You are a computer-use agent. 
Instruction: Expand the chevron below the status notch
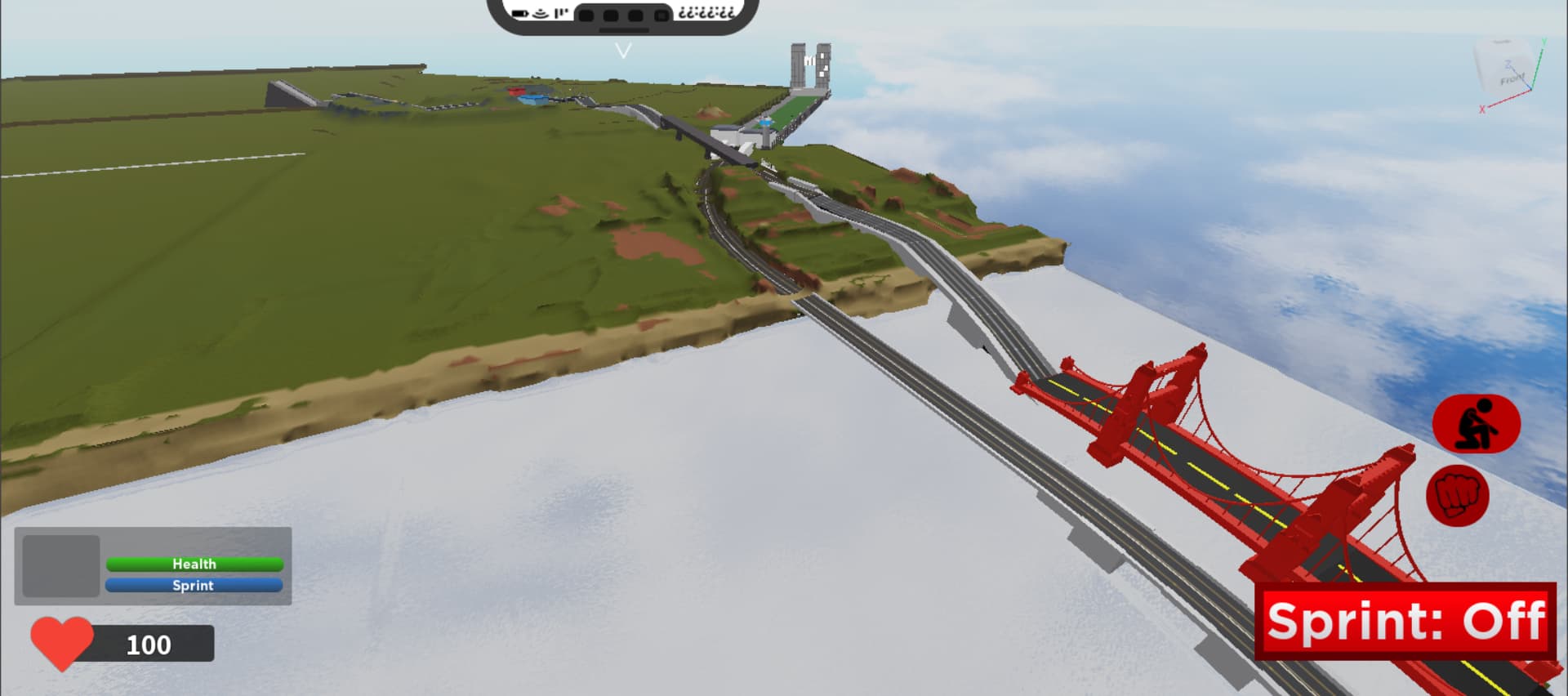625,51
